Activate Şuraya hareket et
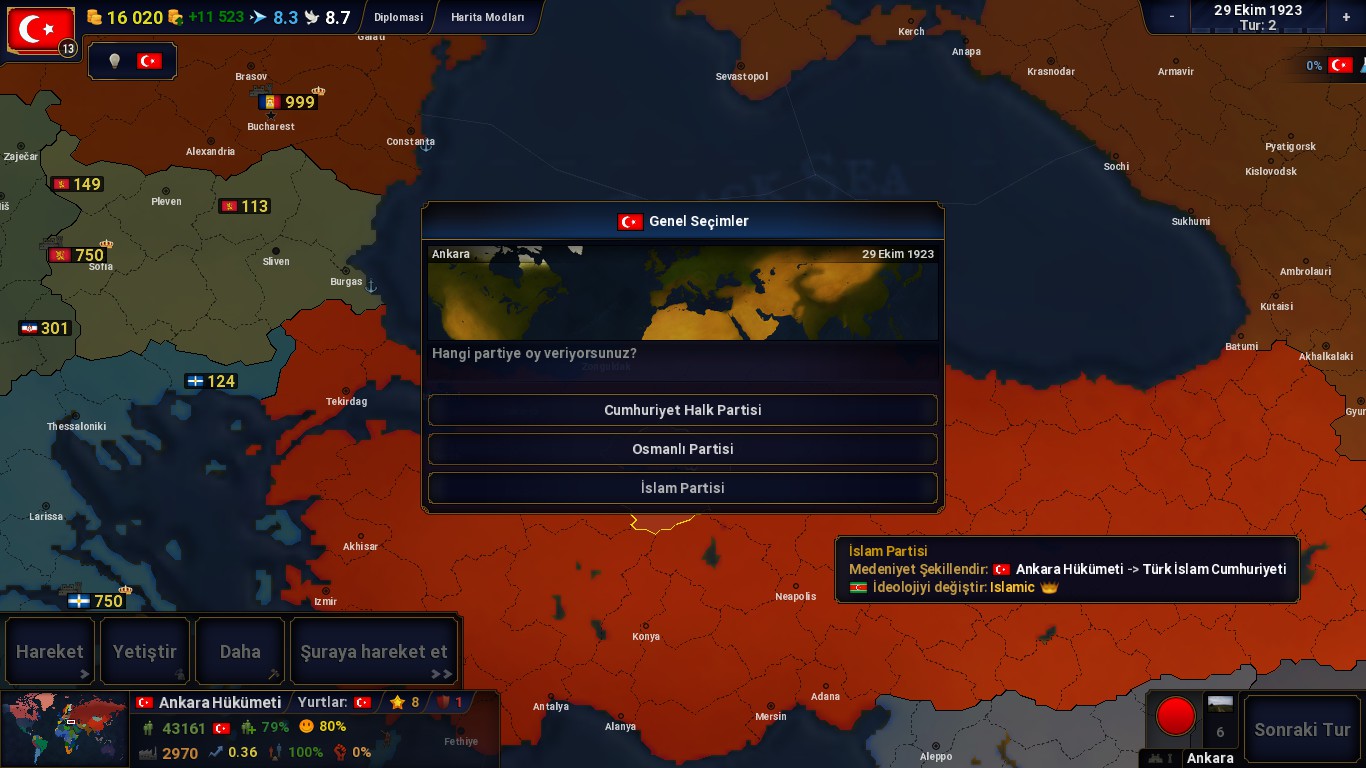 [374, 652]
